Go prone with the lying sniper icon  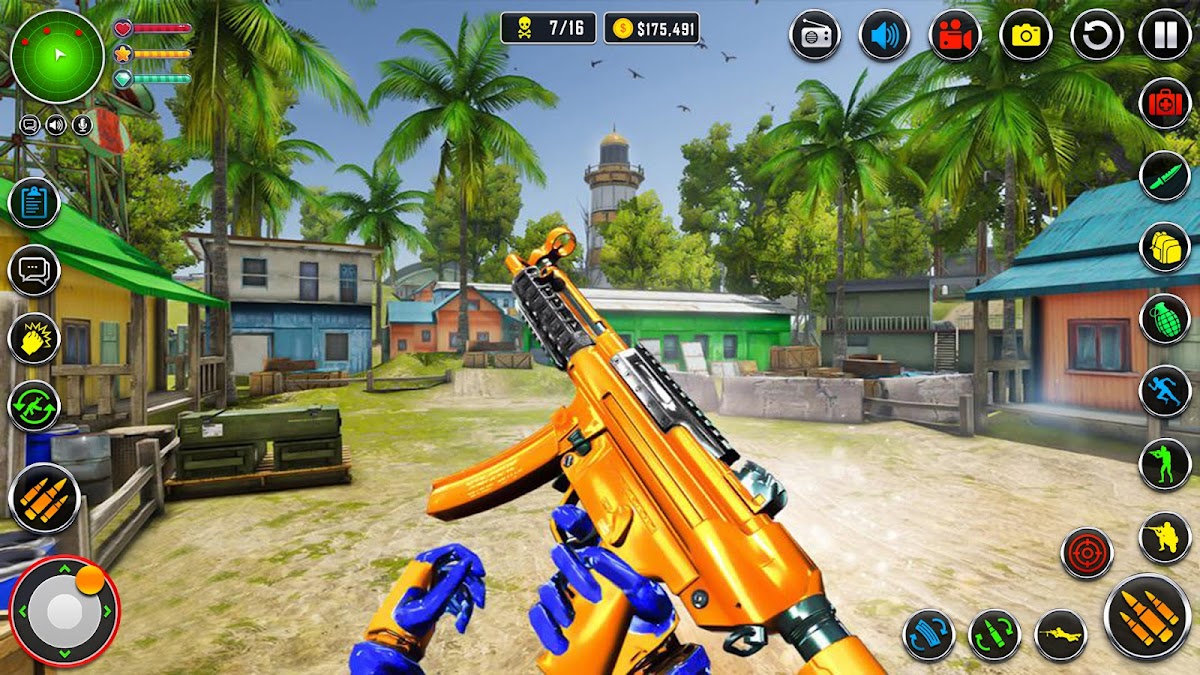click(x=1061, y=635)
